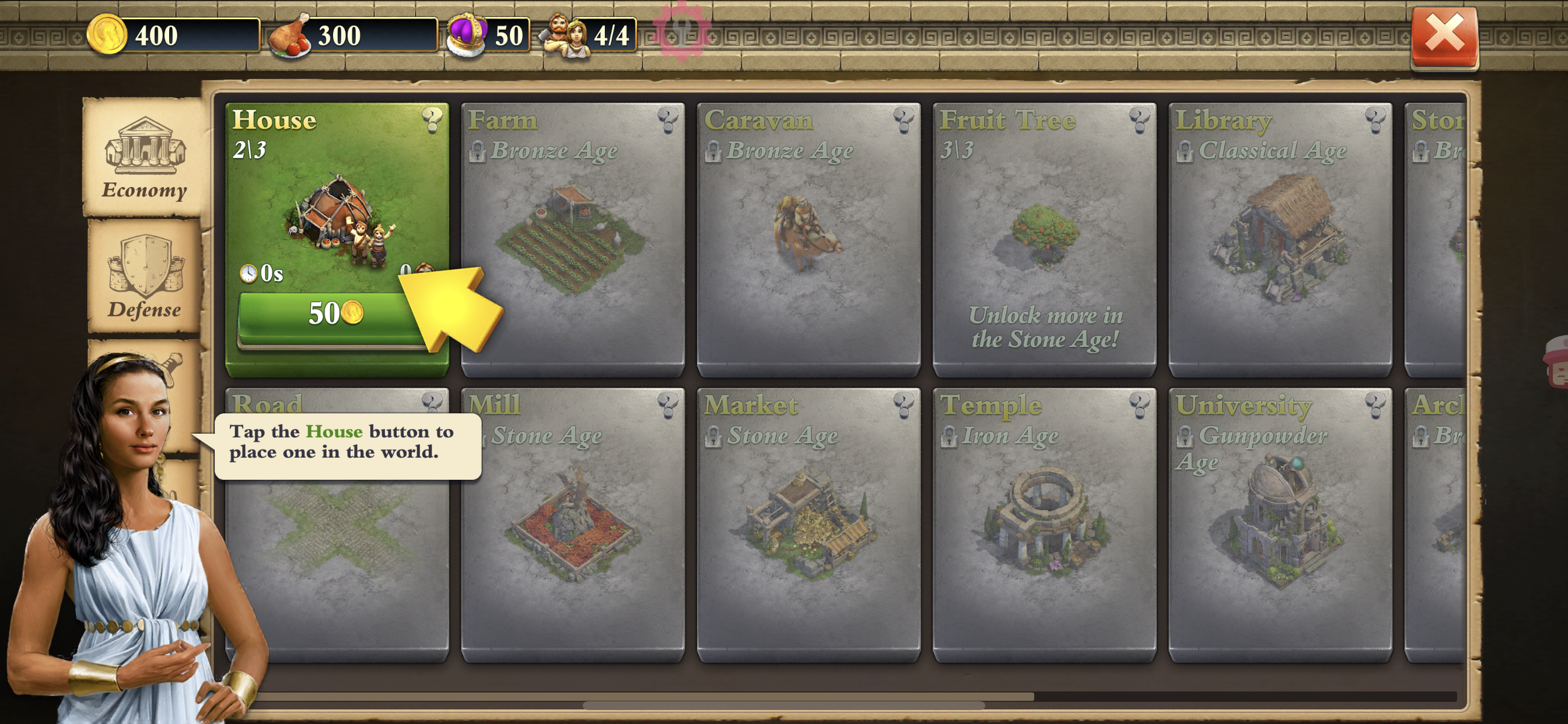Open the Defense tab
1568x724 pixels.
144,277
